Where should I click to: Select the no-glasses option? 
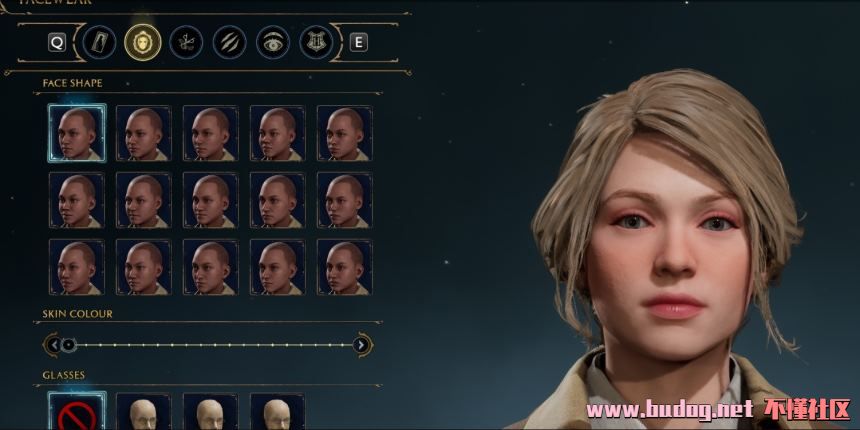coord(76,413)
